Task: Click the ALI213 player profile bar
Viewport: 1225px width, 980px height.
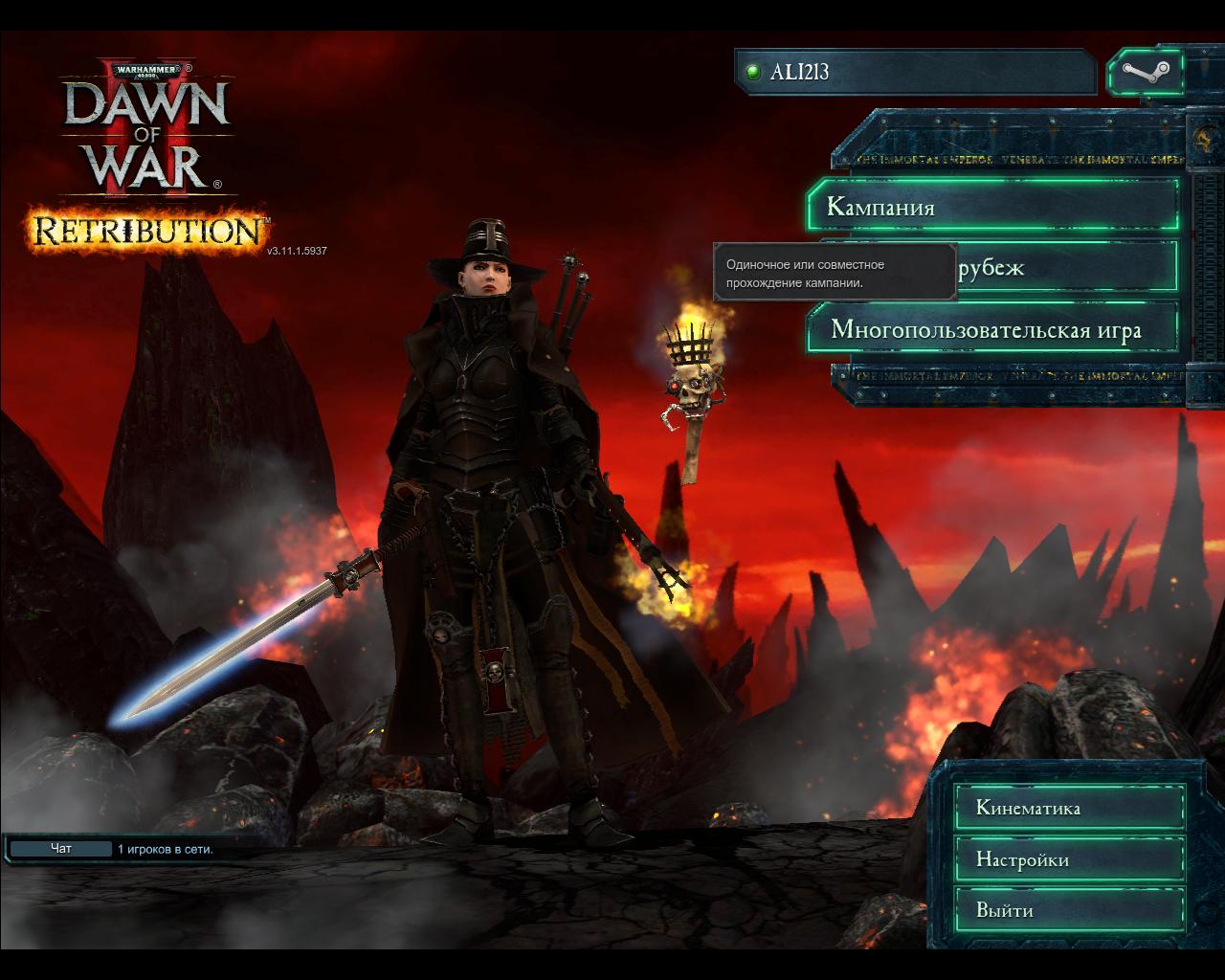Action: [x=915, y=72]
